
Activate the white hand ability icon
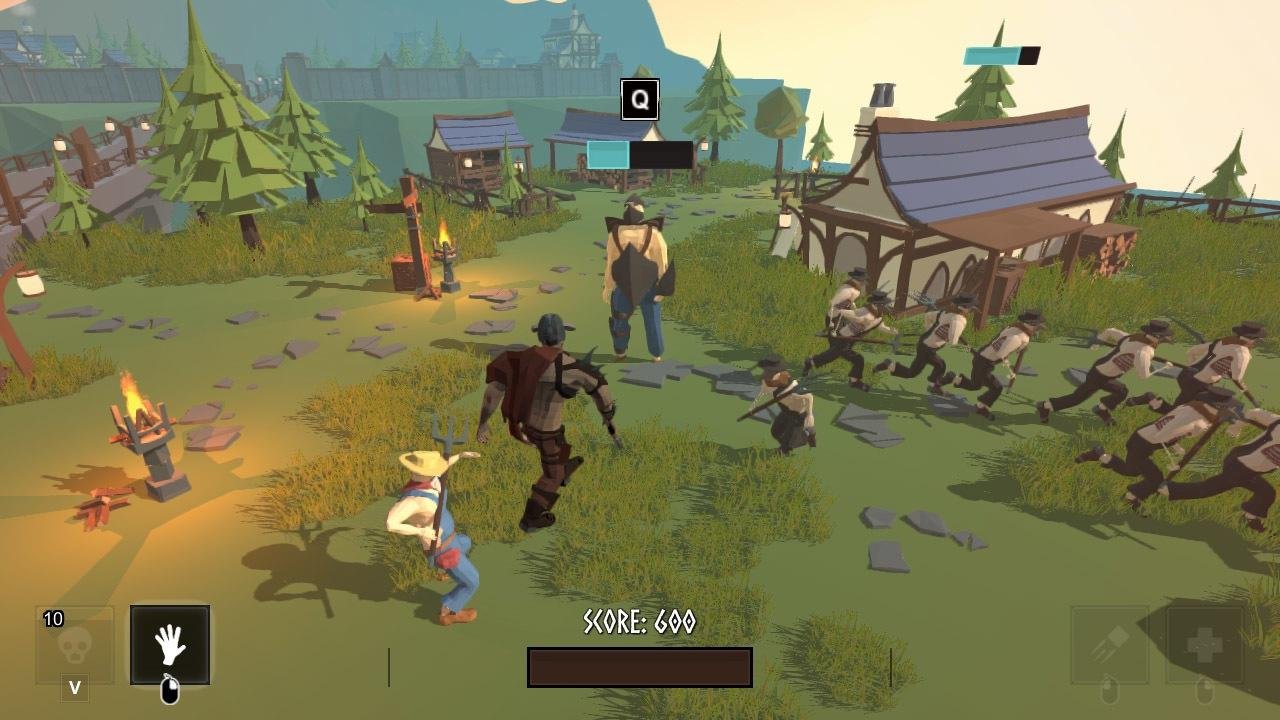pos(170,645)
